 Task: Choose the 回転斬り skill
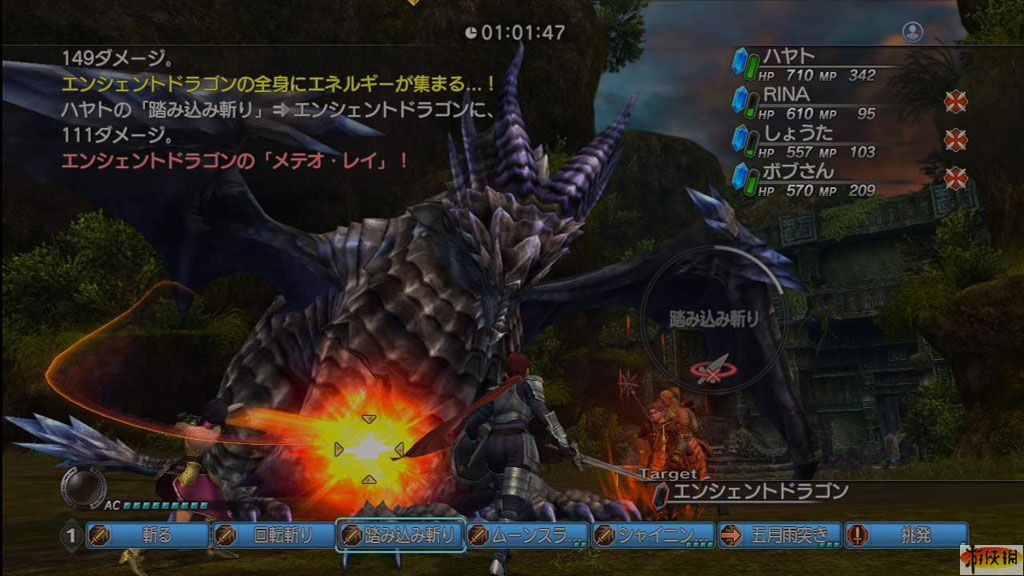click(x=273, y=535)
